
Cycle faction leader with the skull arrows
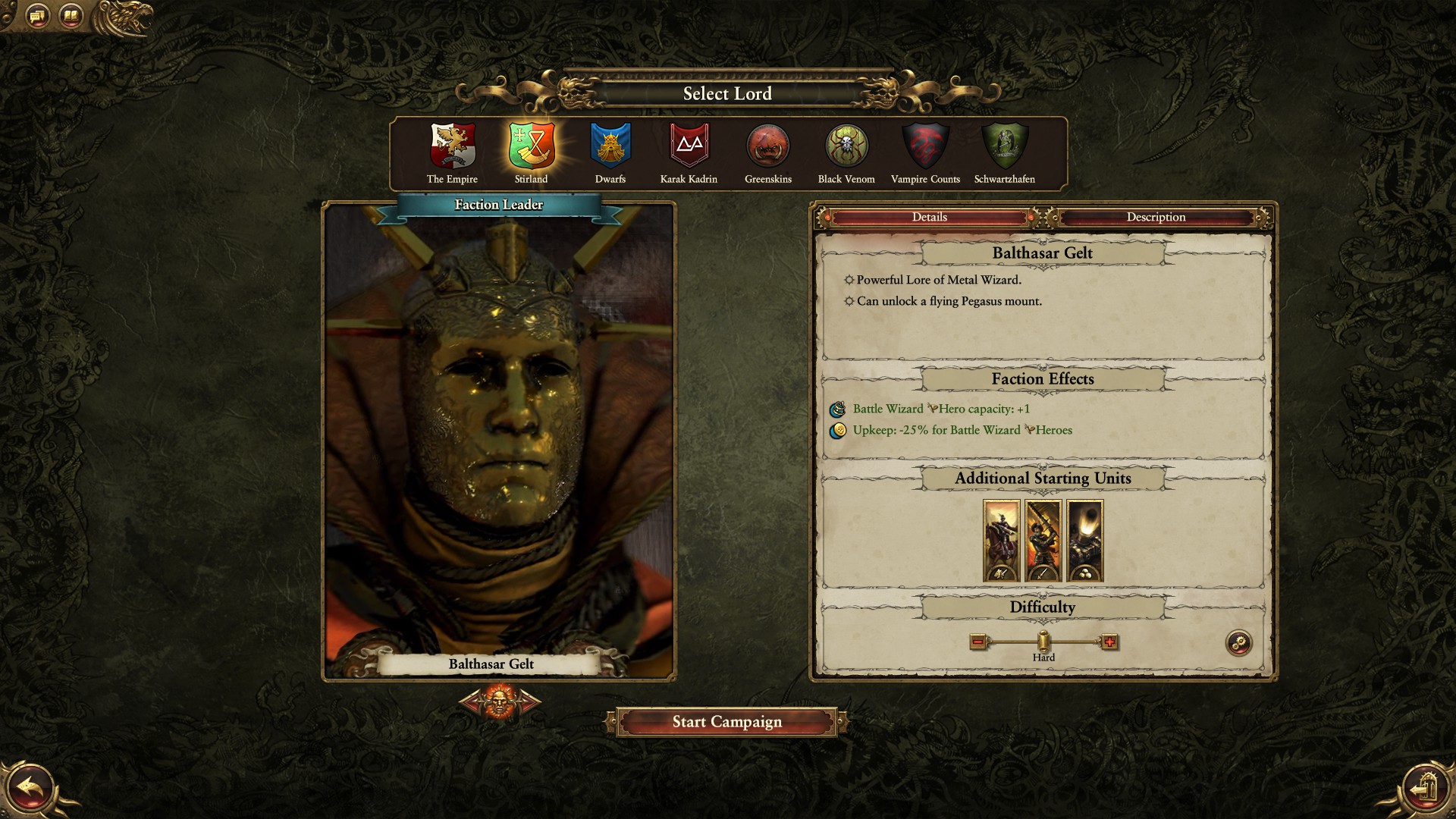point(500,701)
